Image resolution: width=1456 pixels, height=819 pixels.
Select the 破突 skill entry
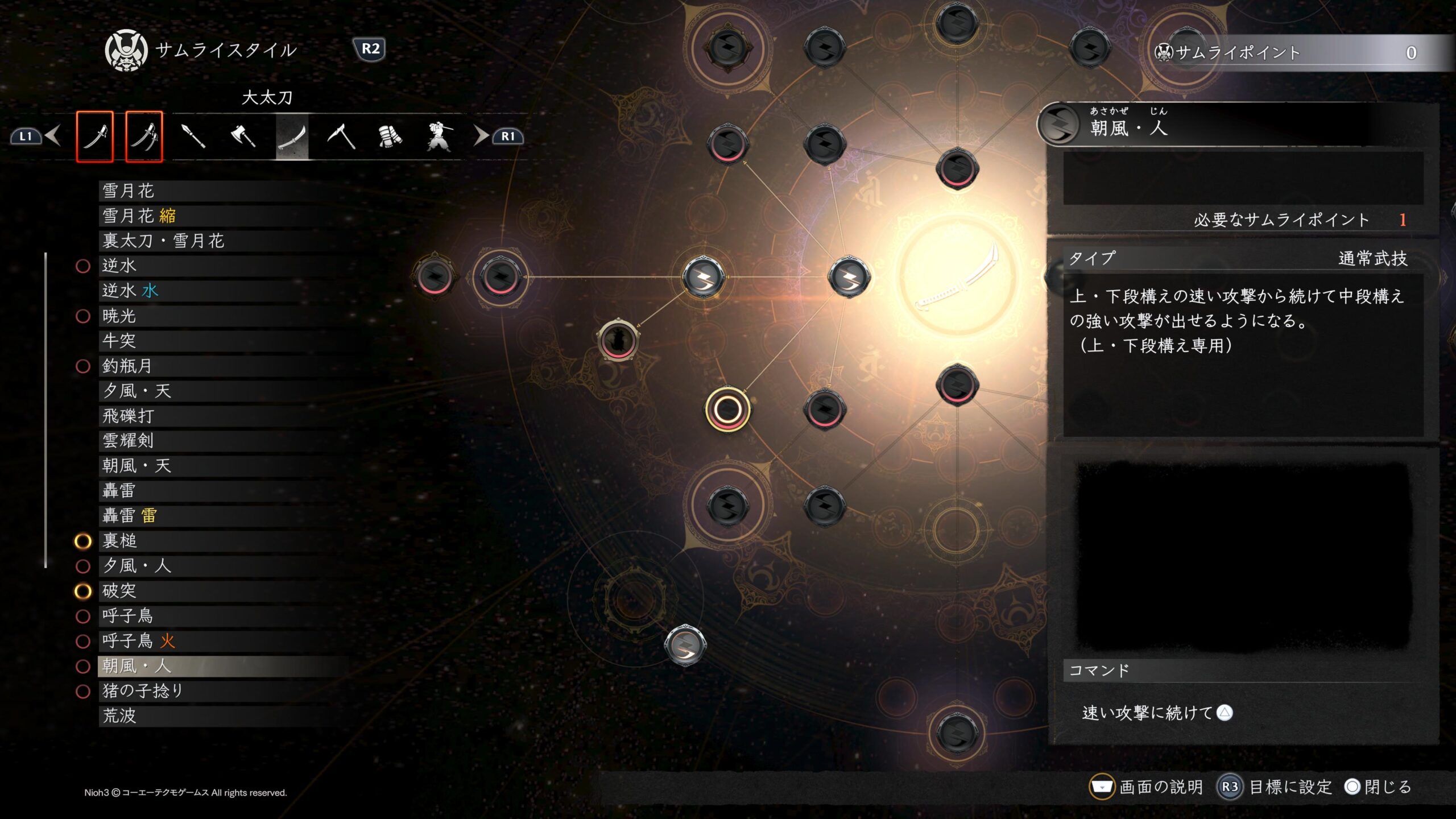(119, 591)
